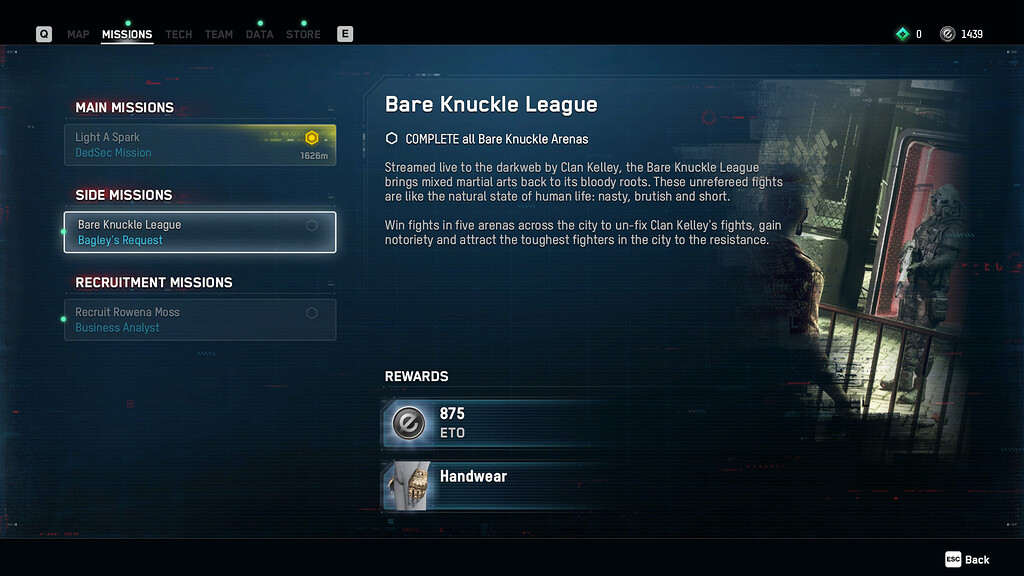Image resolution: width=1024 pixels, height=576 pixels.
Task: Show the TEAM tab
Action: coord(219,34)
